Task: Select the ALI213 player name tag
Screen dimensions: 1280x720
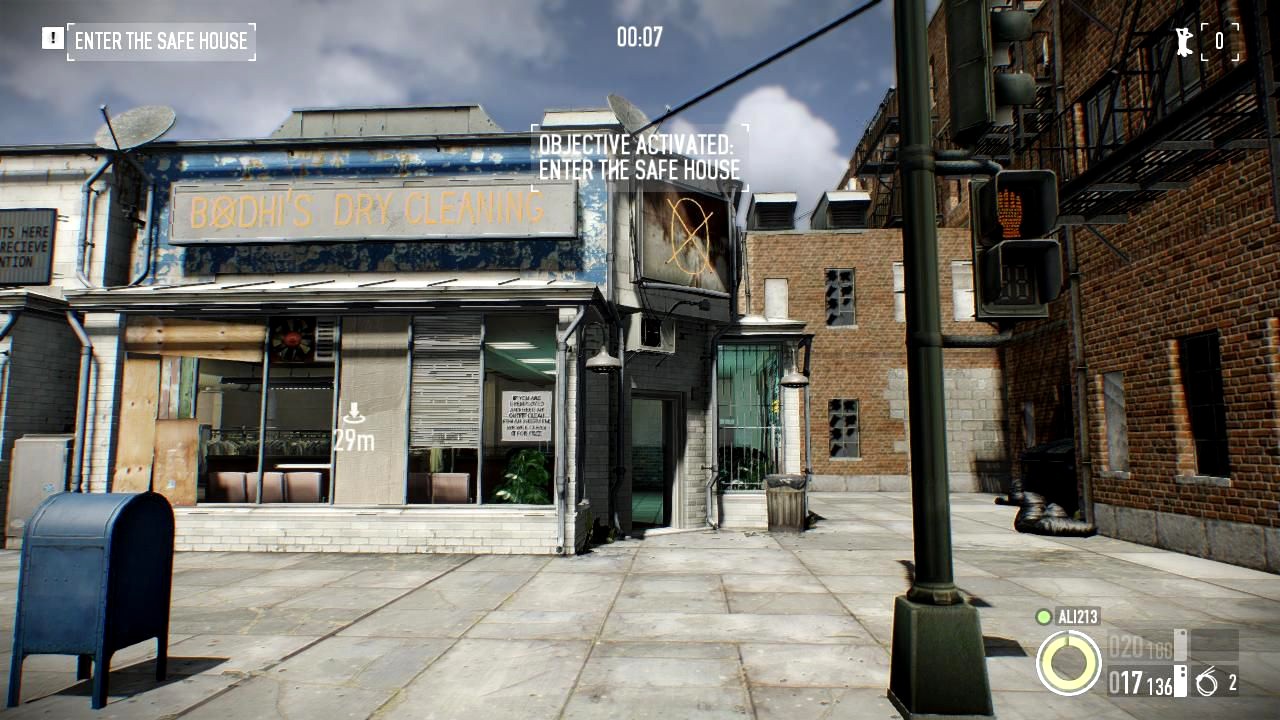Action: 1078,616
